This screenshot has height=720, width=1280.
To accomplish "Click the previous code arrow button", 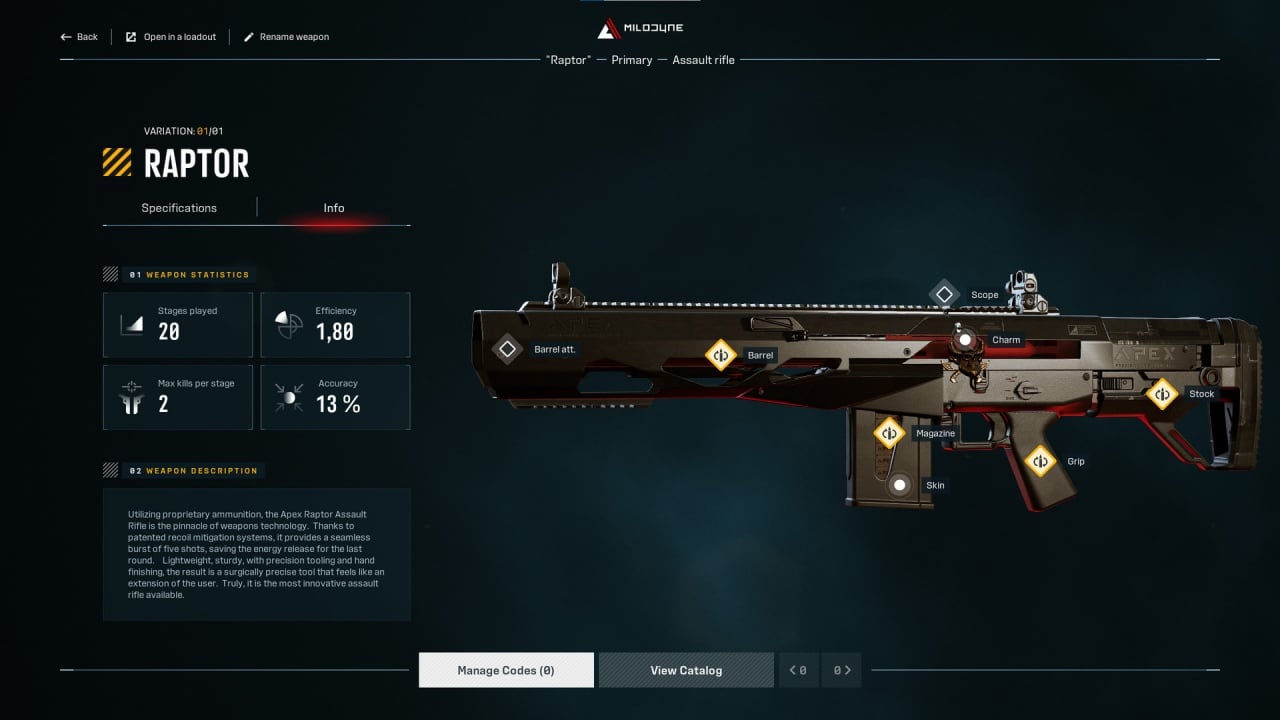I will tap(799, 670).
